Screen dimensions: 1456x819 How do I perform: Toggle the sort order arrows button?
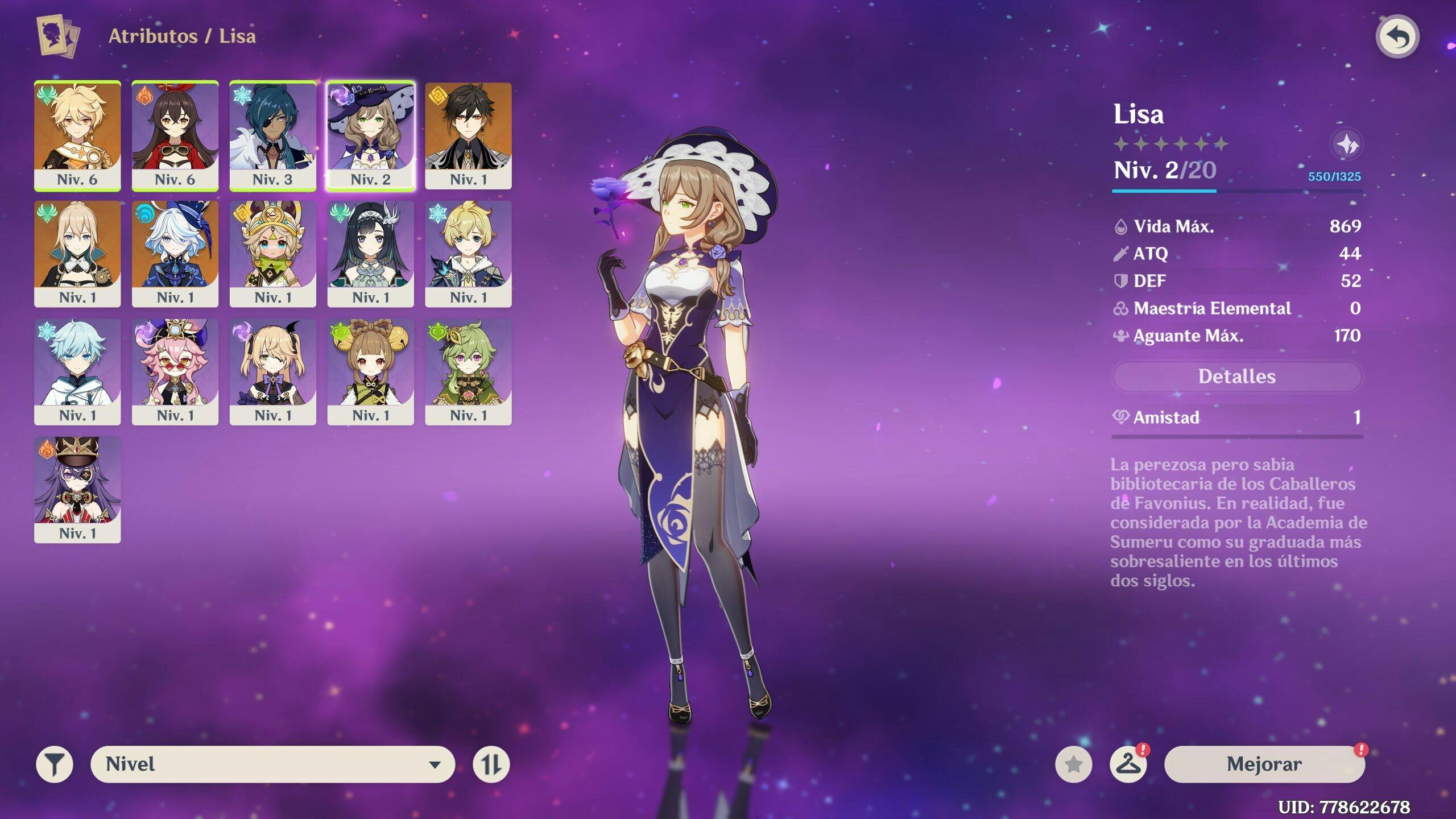pyautogui.click(x=491, y=764)
